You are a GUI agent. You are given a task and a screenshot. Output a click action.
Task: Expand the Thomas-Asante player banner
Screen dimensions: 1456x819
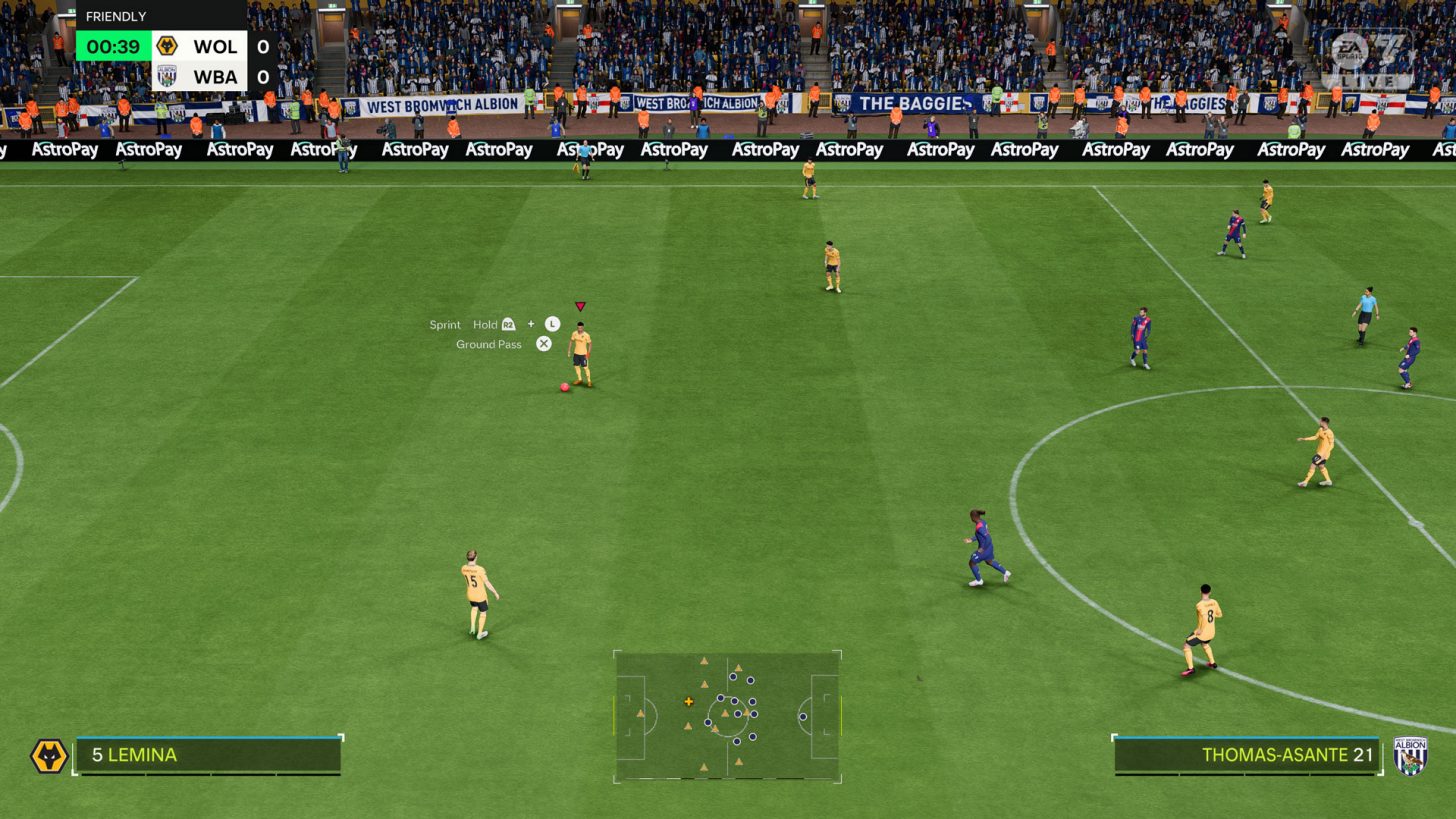[x=1245, y=755]
